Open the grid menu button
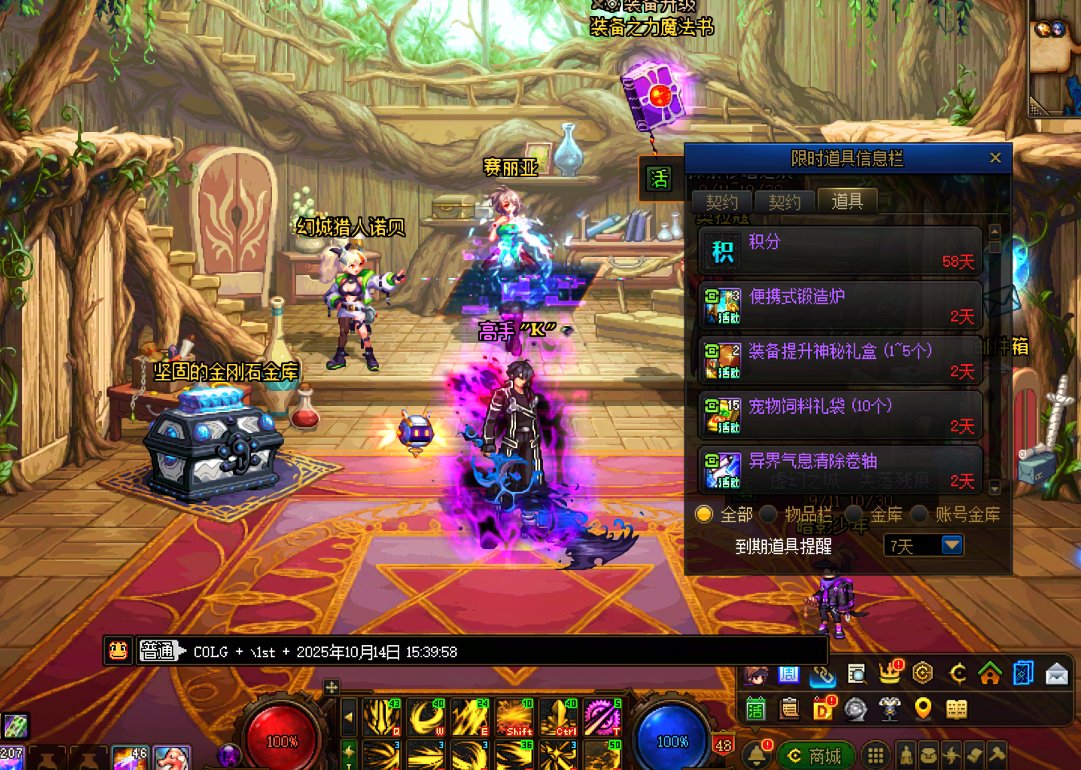Image resolution: width=1081 pixels, height=770 pixels. coord(875,755)
